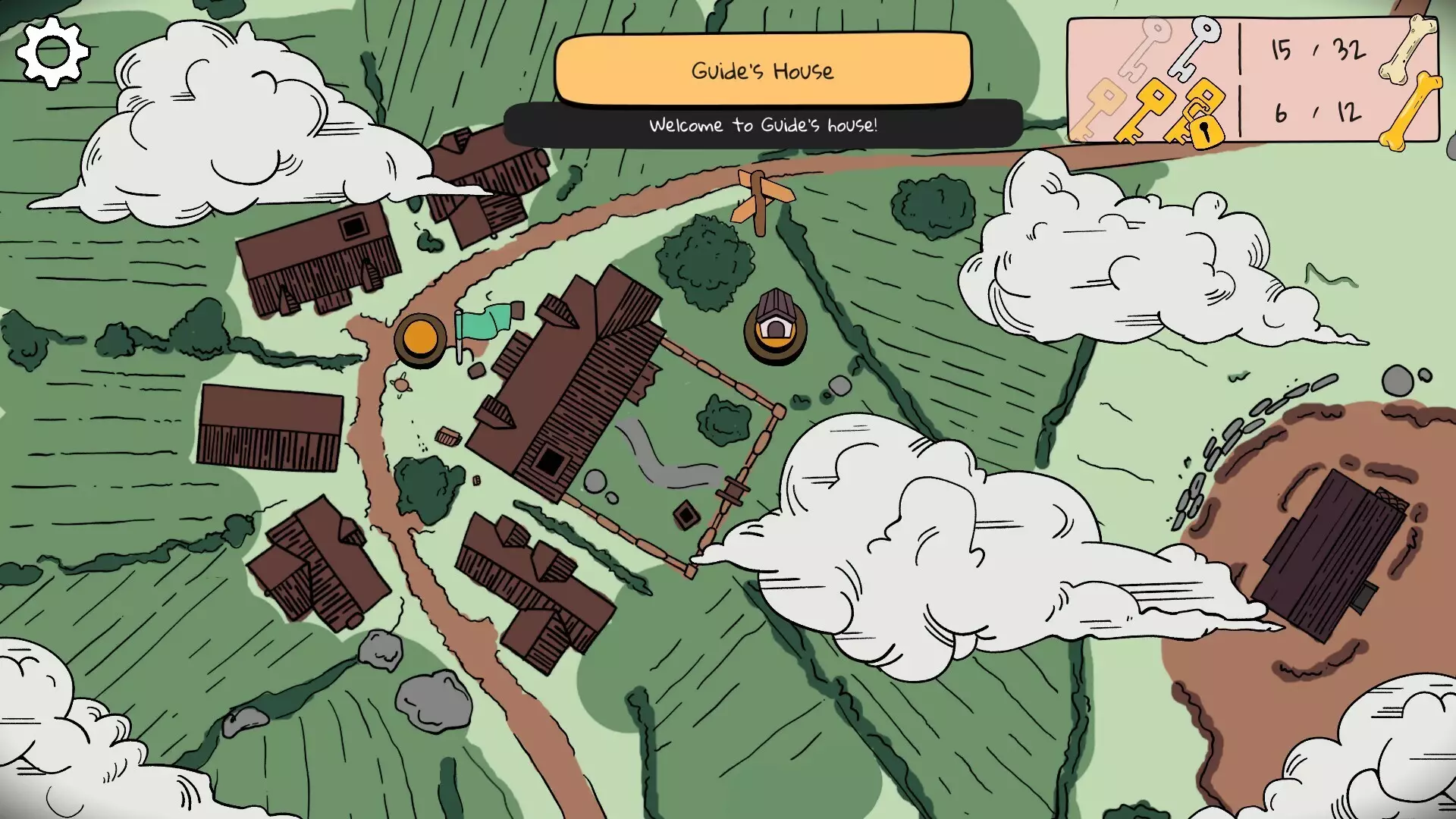The height and width of the screenshot is (819, 1456).
Task: Select the doghouse map marker
Action: click(x=774, y=328)
